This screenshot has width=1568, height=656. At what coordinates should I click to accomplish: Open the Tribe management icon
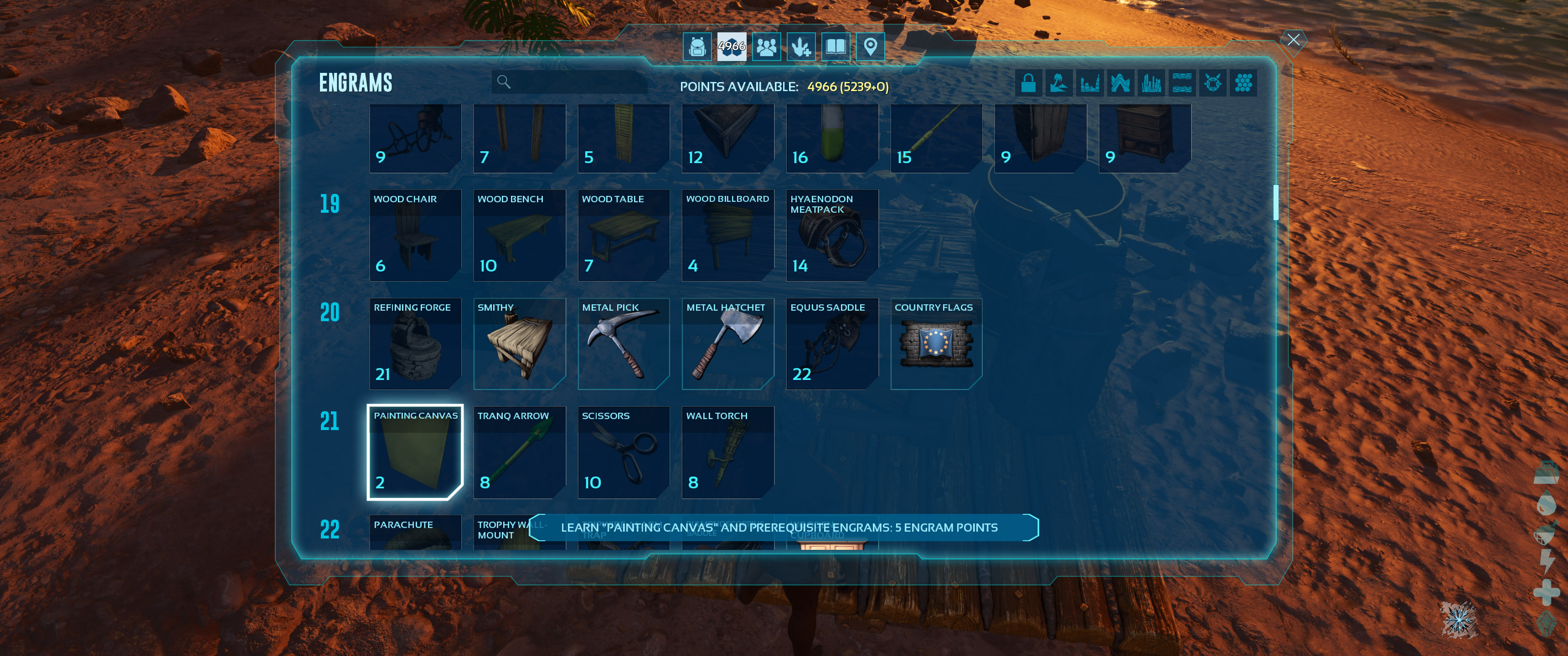766,46
